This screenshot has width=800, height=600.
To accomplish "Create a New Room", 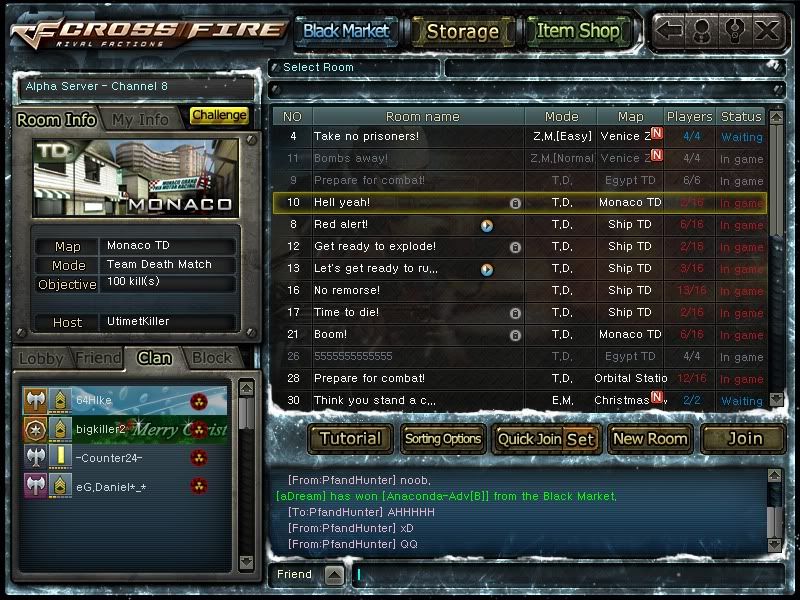I will (x=650, y=438).
